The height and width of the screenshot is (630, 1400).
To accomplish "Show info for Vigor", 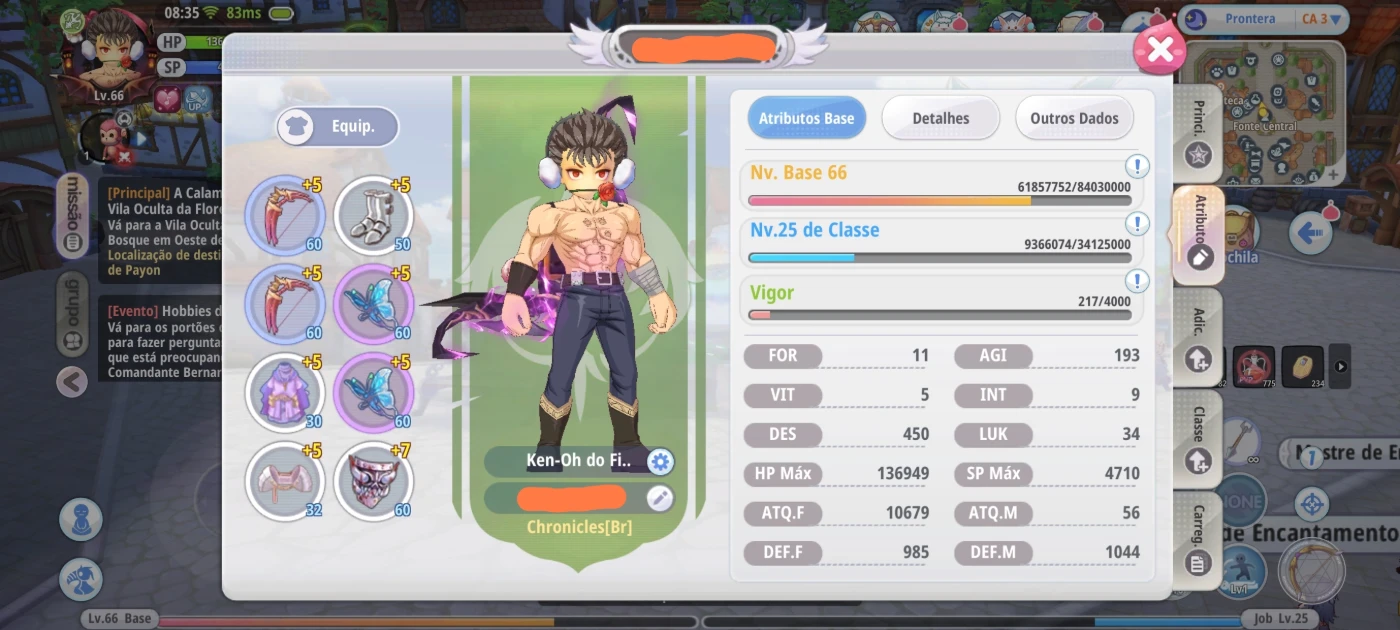I will (x=1137, y=281).
